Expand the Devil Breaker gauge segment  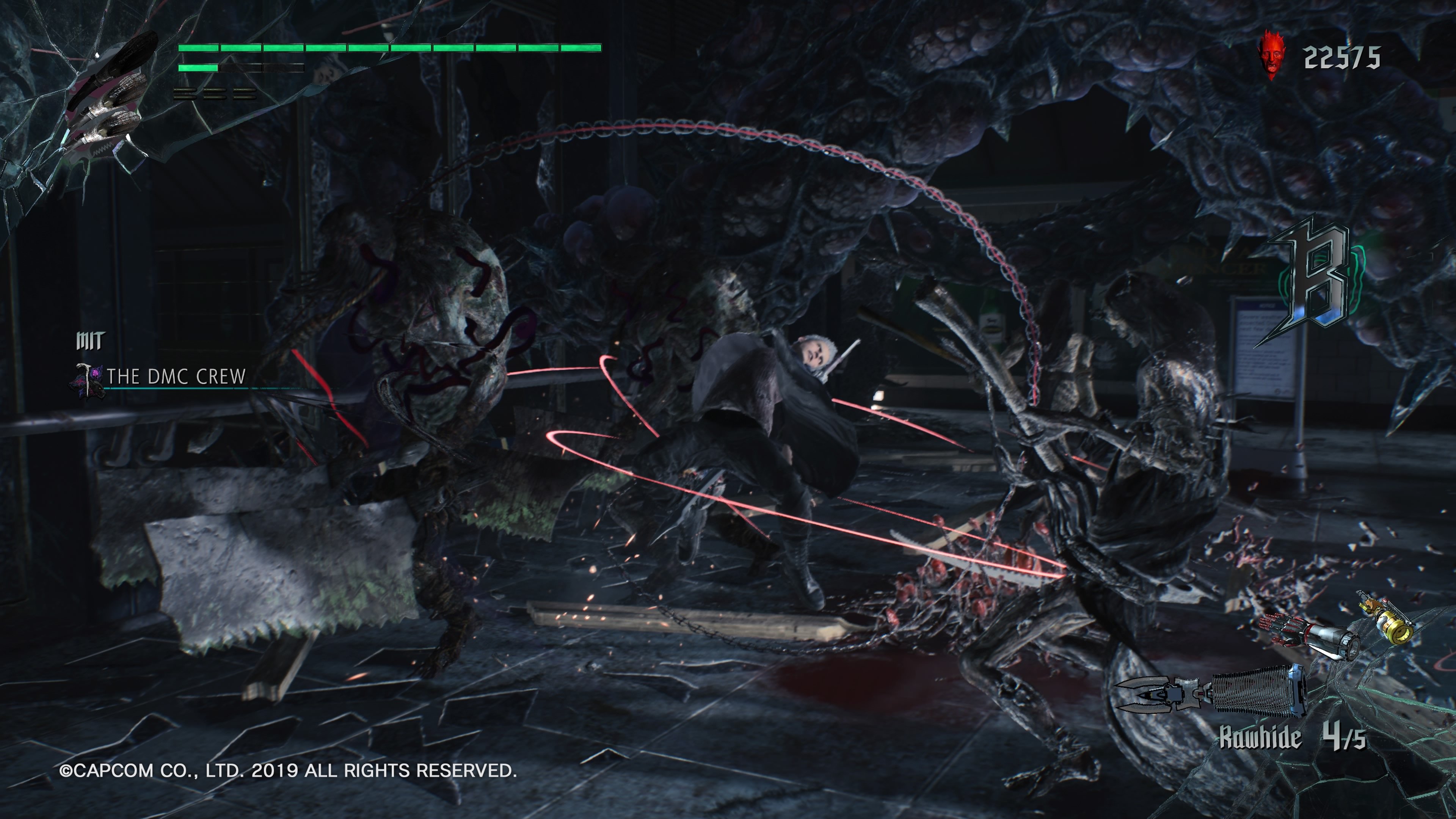click(x=198, y=68)
